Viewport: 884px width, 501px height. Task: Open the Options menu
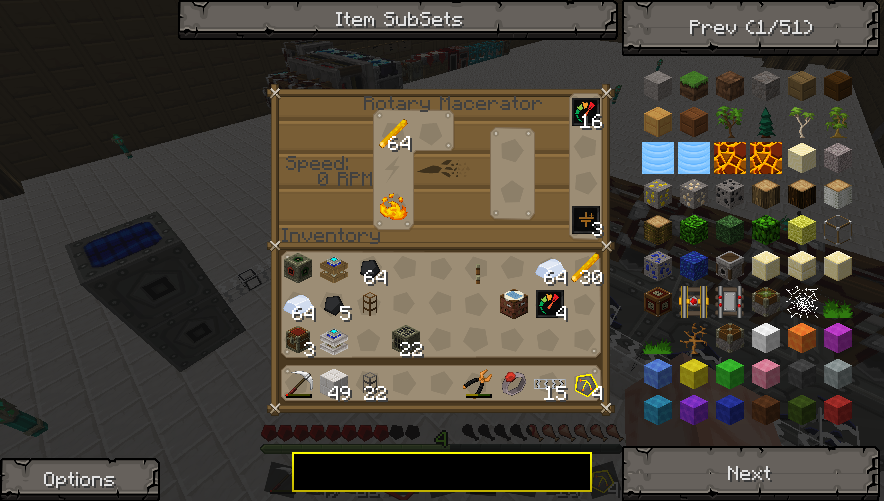(79, 479)
